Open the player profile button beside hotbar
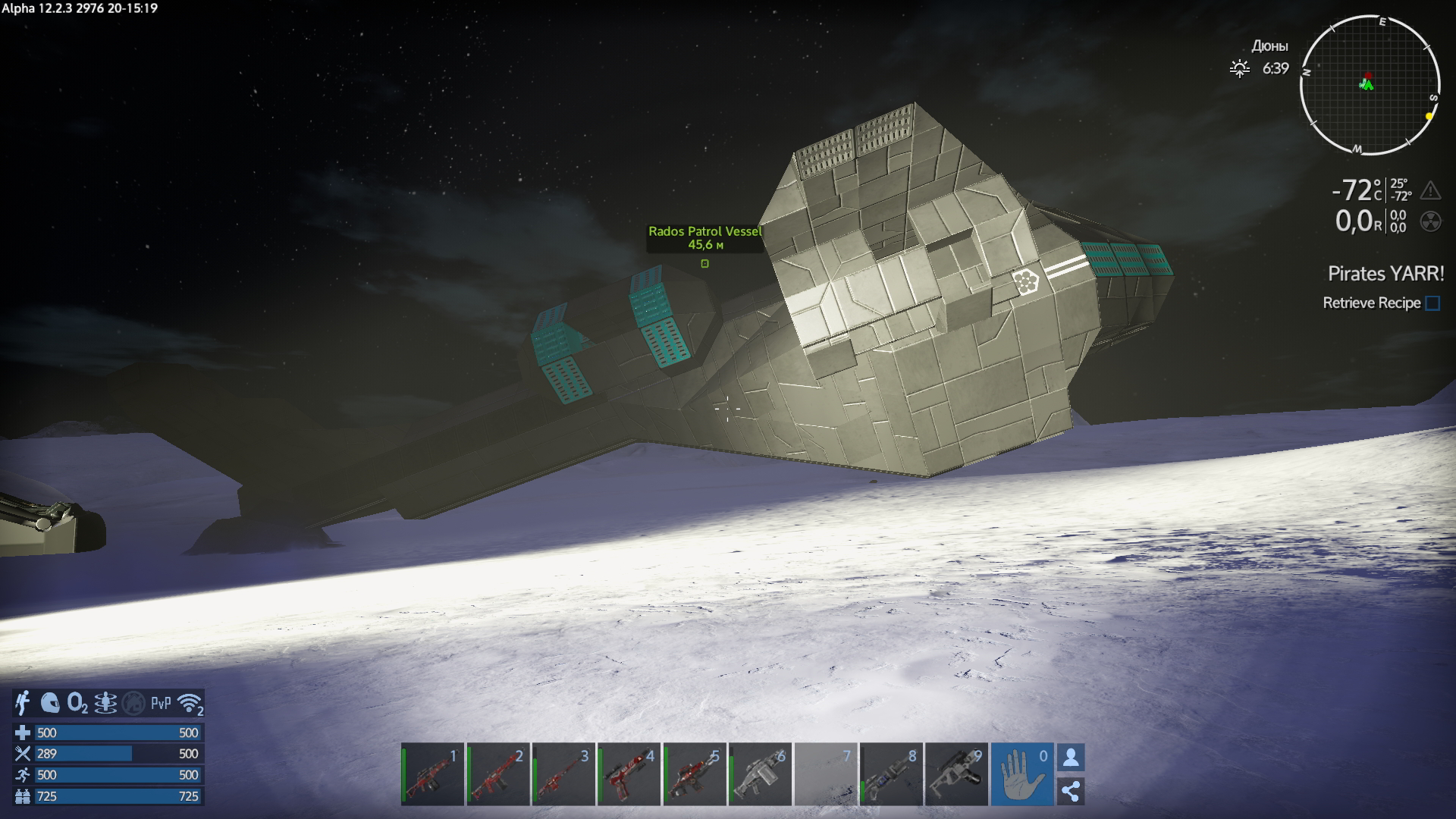Image resolution: width=1456 pixels, height=819 pixels. (x=1071, y=757)
